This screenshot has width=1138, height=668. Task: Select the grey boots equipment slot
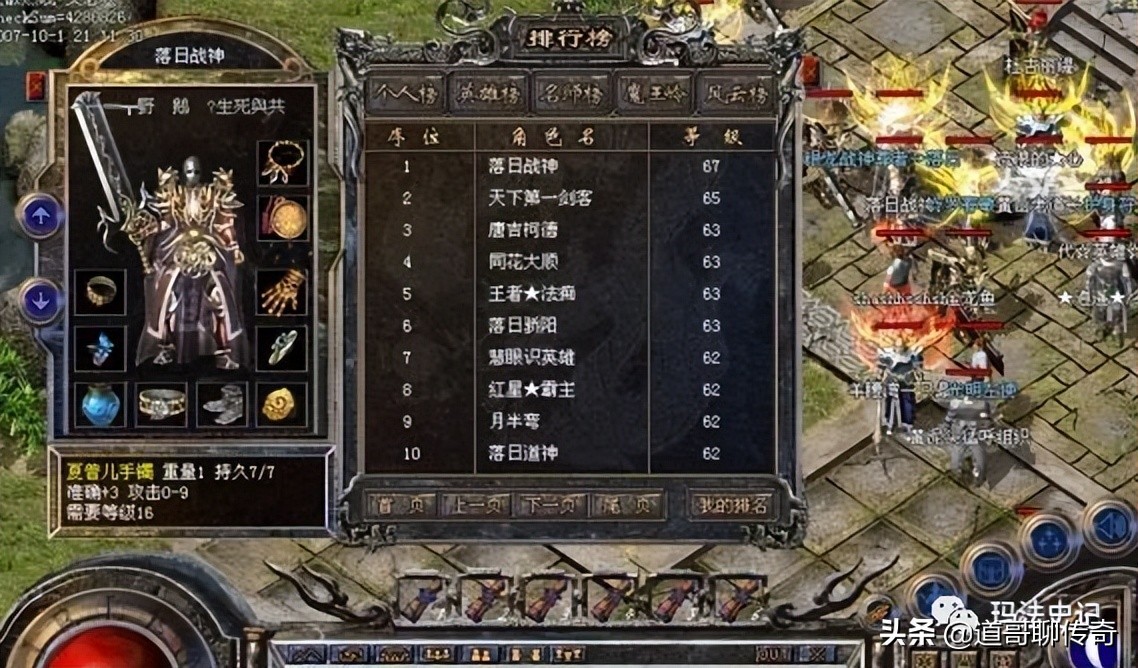222,404
